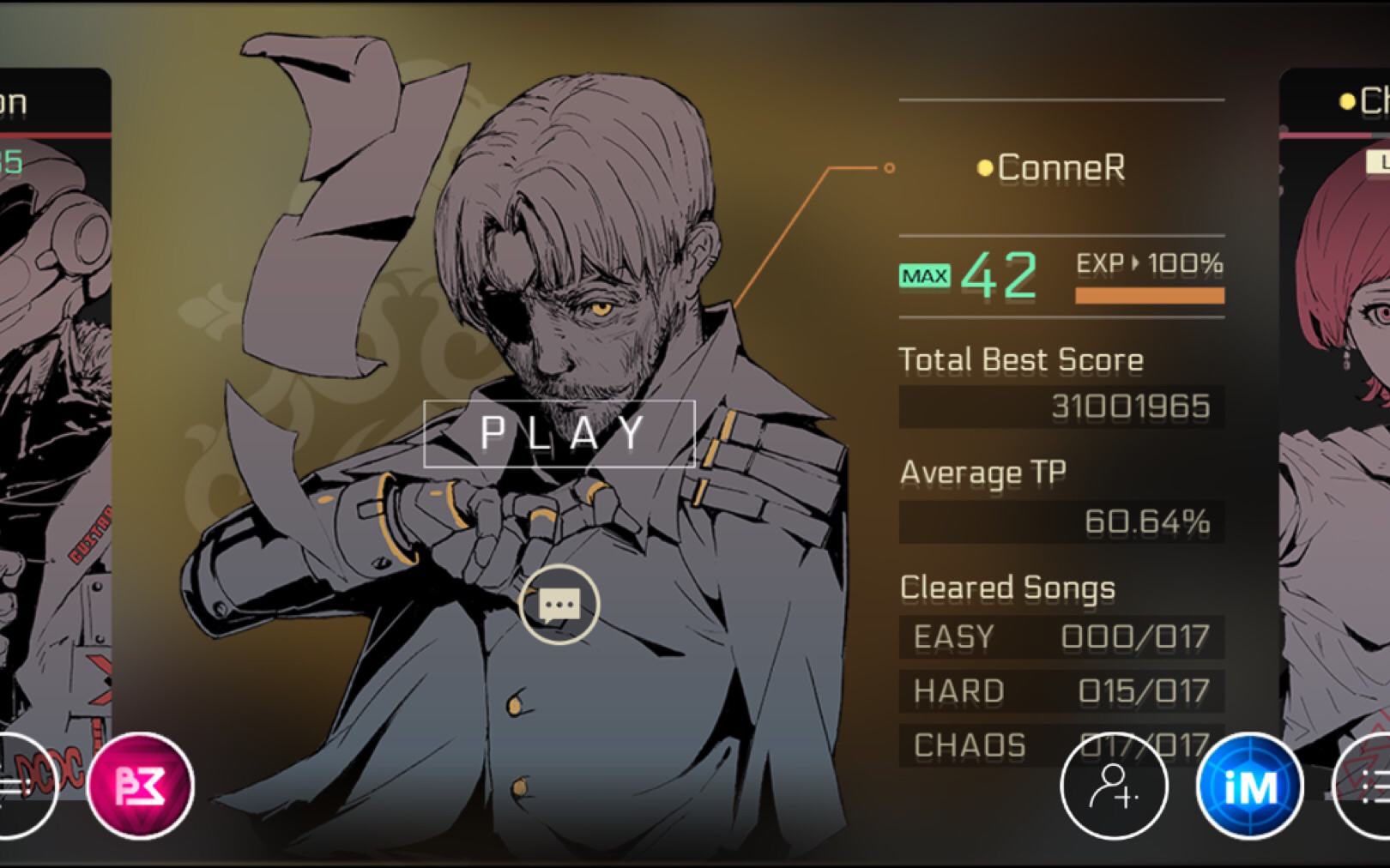Open the pink ticket shop icon
The height and width of the screenshot is (868, 1390).
140,785
